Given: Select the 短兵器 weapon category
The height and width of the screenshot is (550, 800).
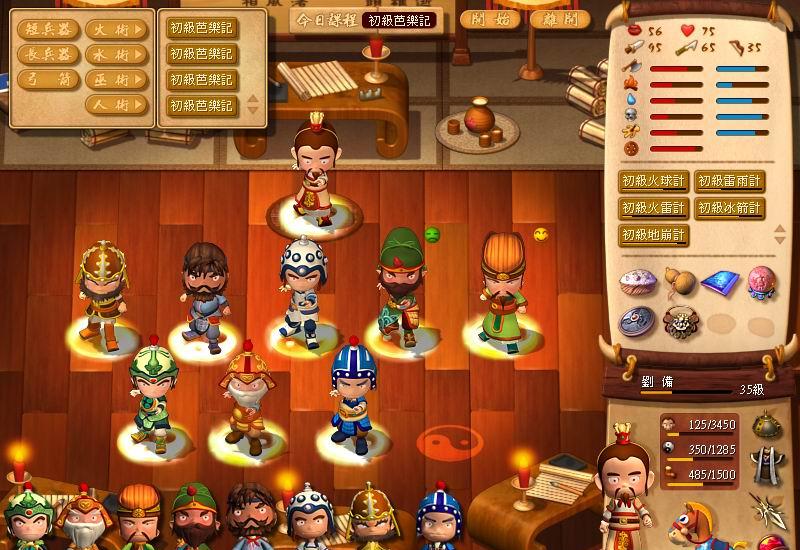Looking at the screenshot, I should (46, 31).
